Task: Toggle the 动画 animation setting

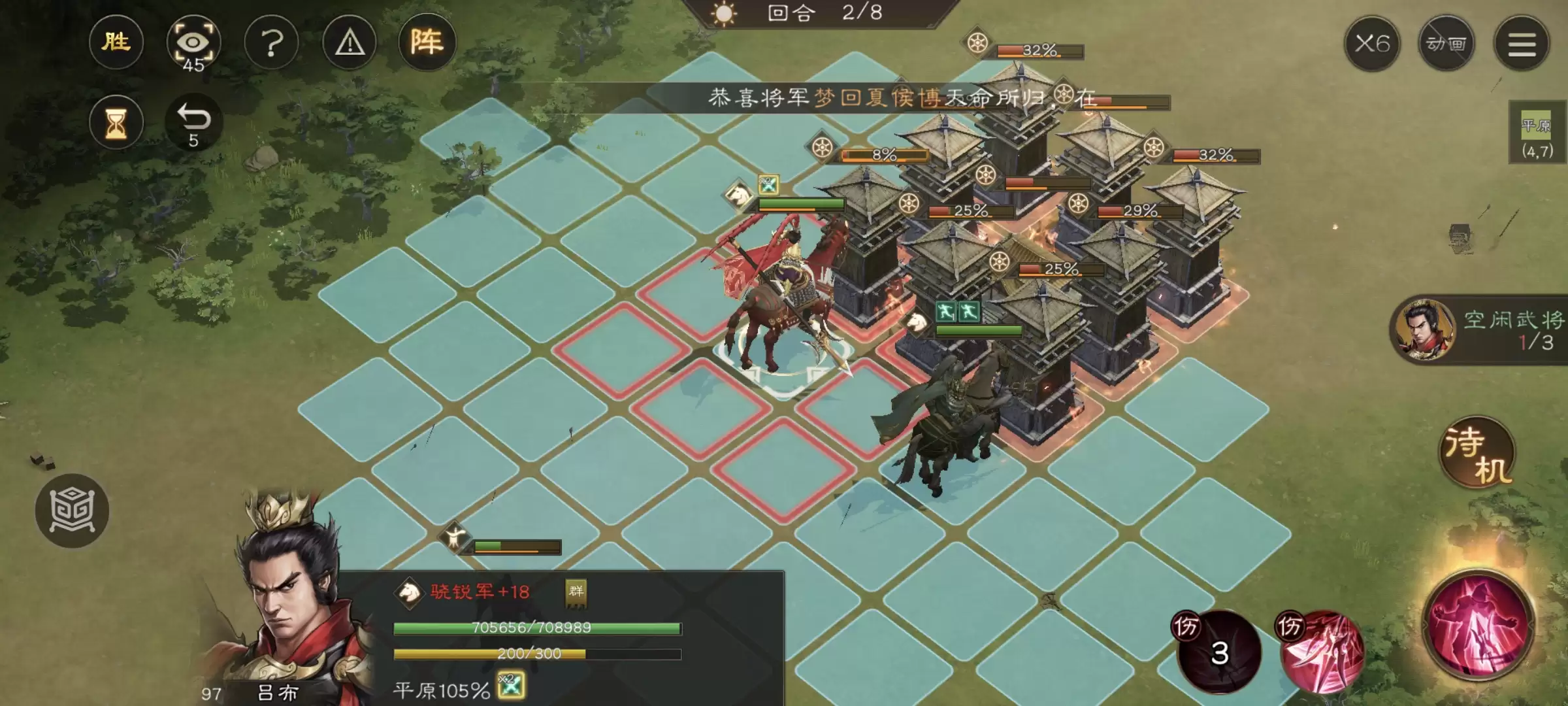Action: pos(1447,44)
